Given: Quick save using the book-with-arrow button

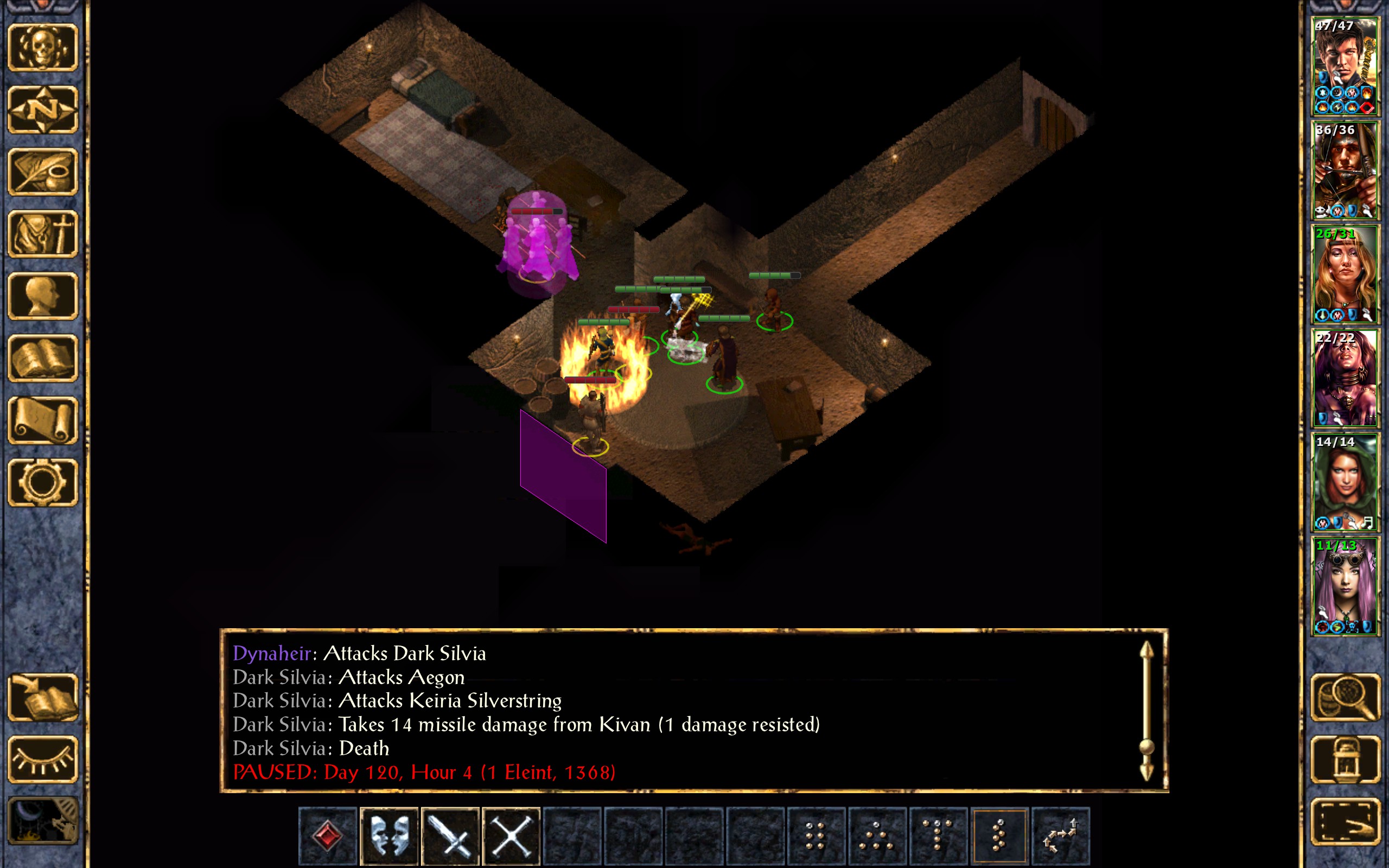Looking at the screenshot, I should click(42, 697).
